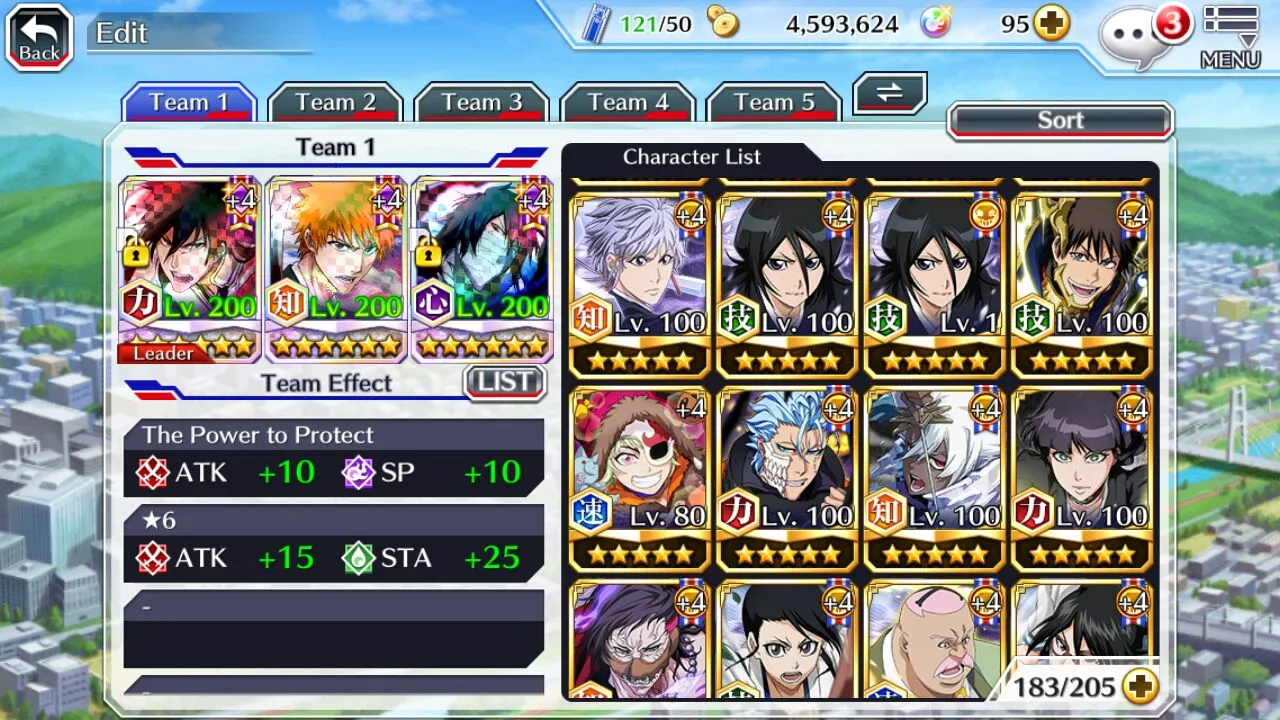Open the chat speech bubble
1280x720 pixels.
[1136, 38]
